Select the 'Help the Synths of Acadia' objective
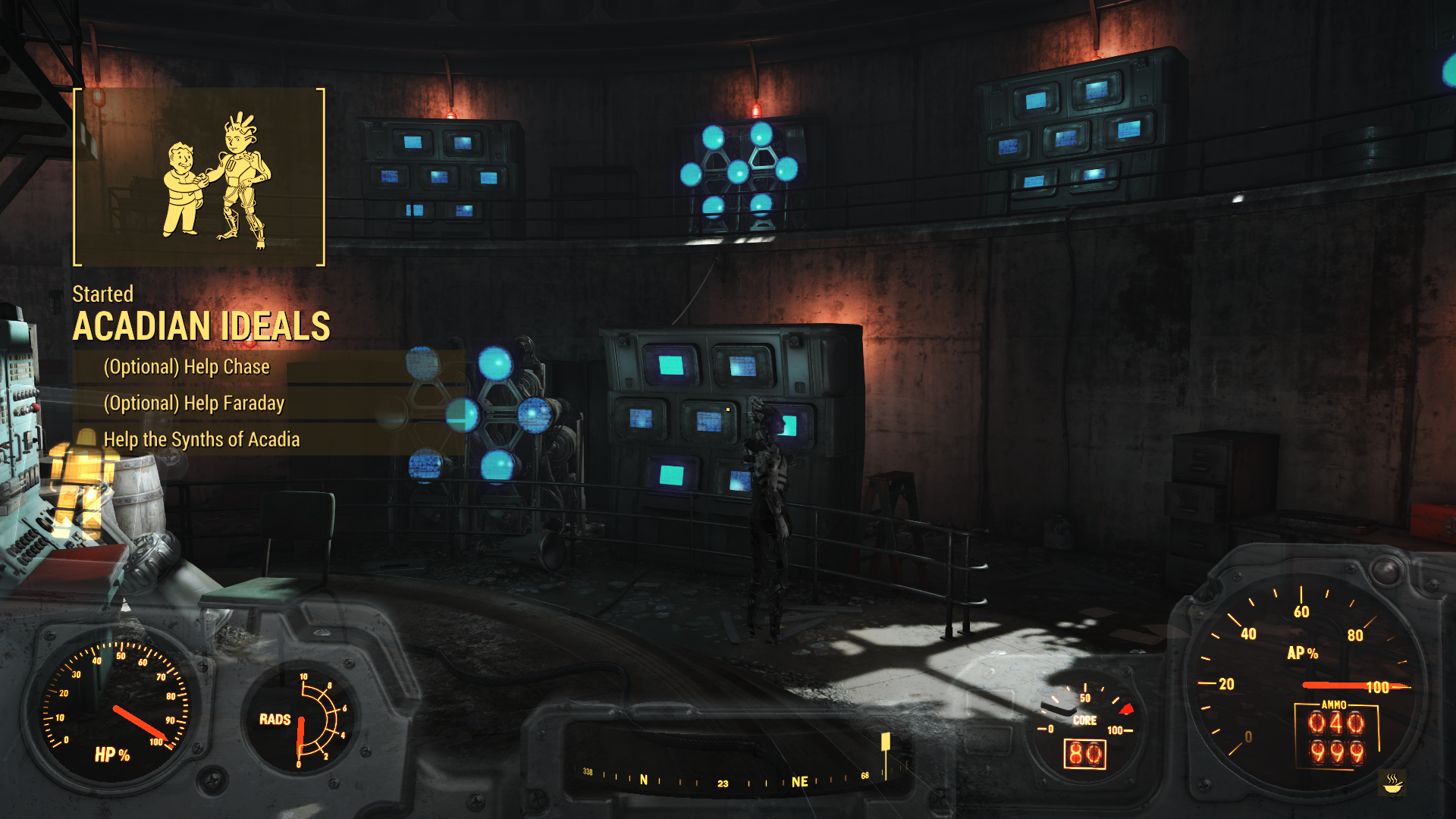1456x819 pixels. [201, 440]
